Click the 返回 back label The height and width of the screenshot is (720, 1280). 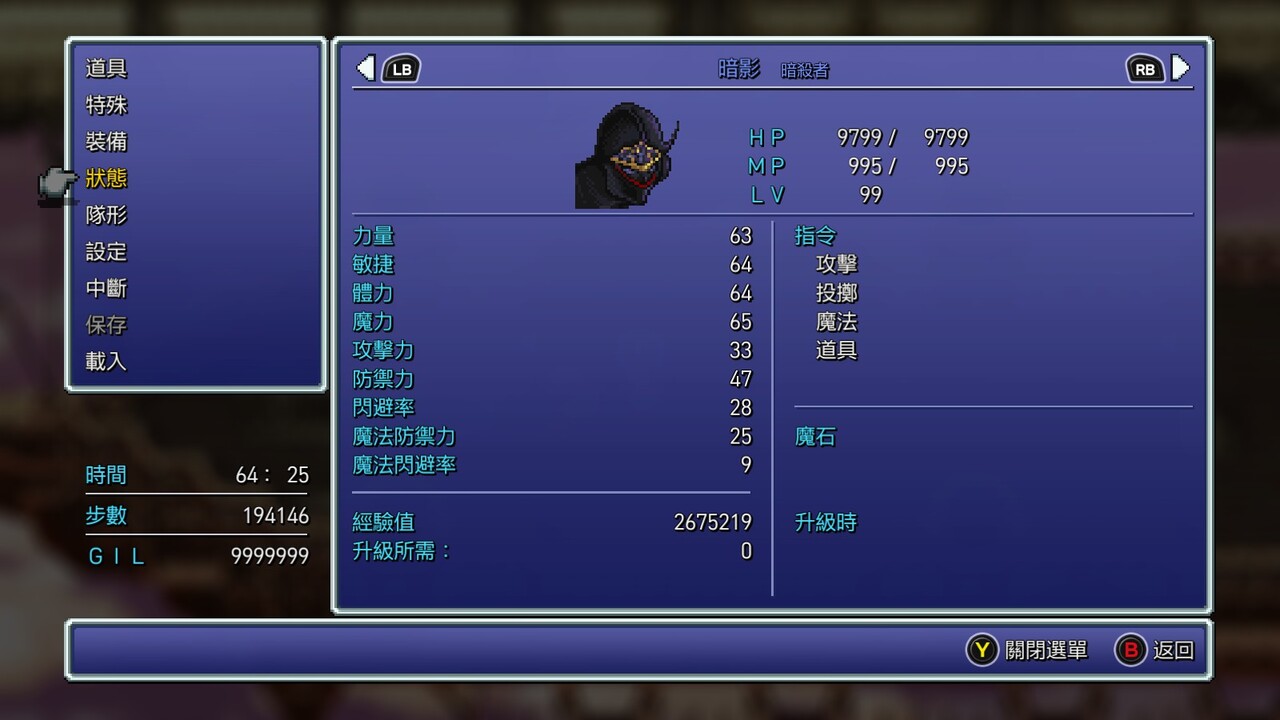(1173, 650)
